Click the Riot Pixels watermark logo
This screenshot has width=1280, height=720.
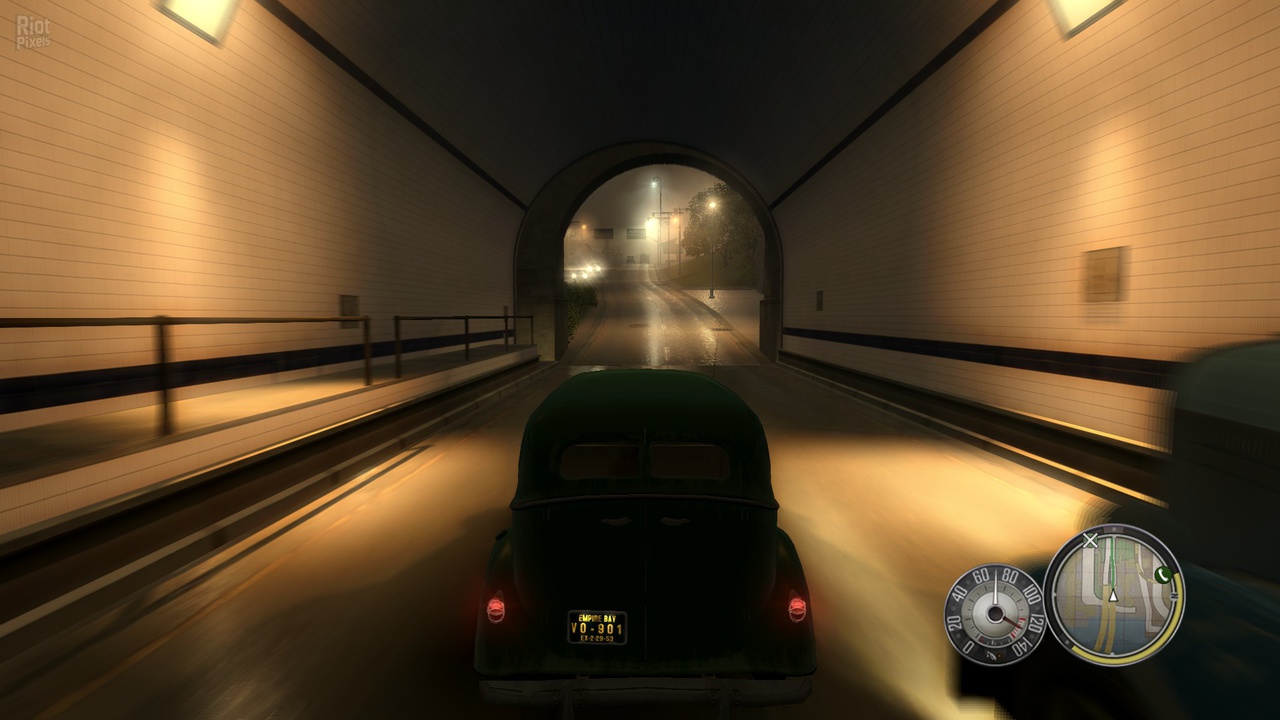pyautogui.click(x=33, y=32)
